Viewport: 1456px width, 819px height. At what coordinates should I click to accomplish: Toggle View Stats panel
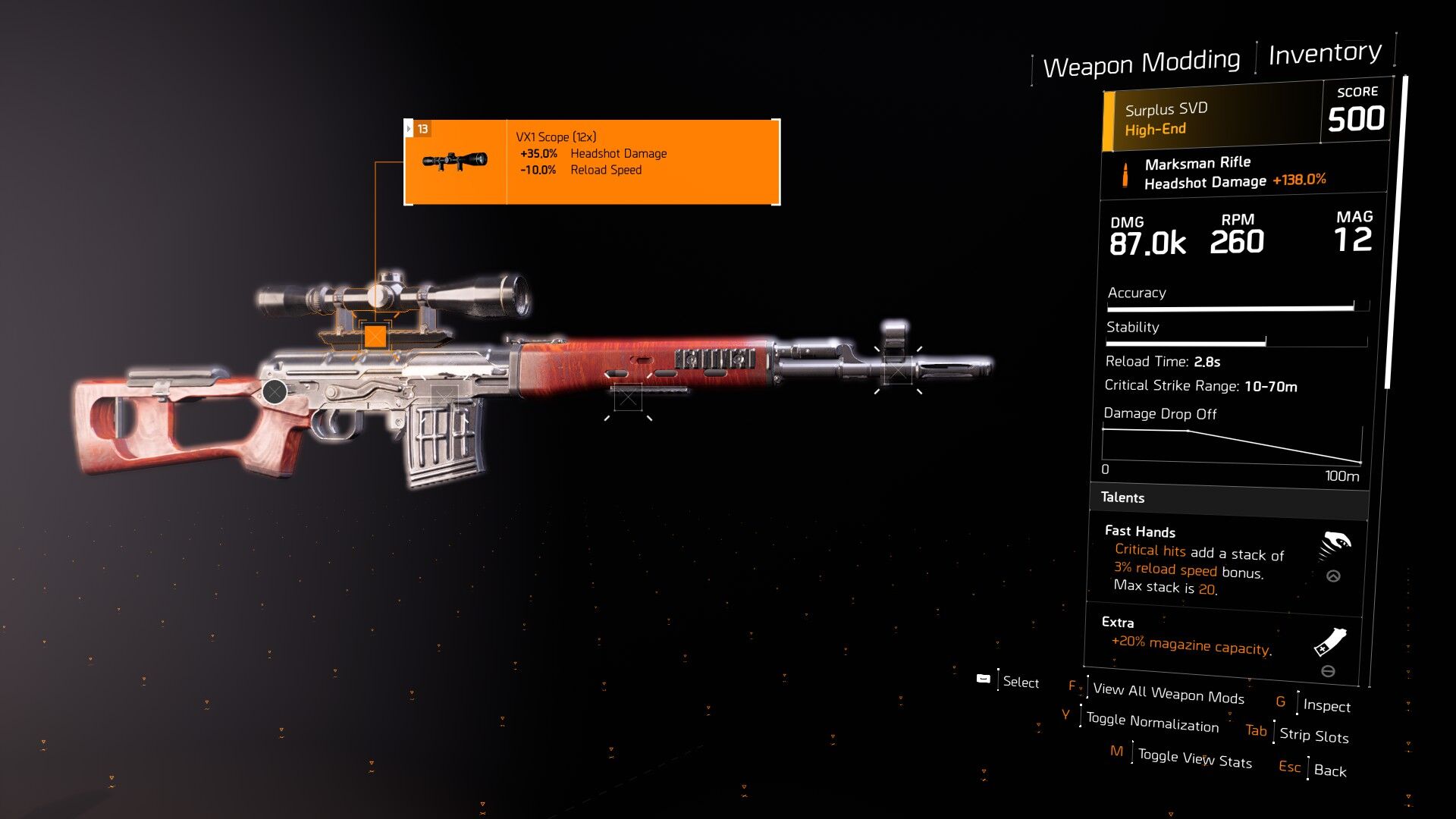pos(1194,758)
